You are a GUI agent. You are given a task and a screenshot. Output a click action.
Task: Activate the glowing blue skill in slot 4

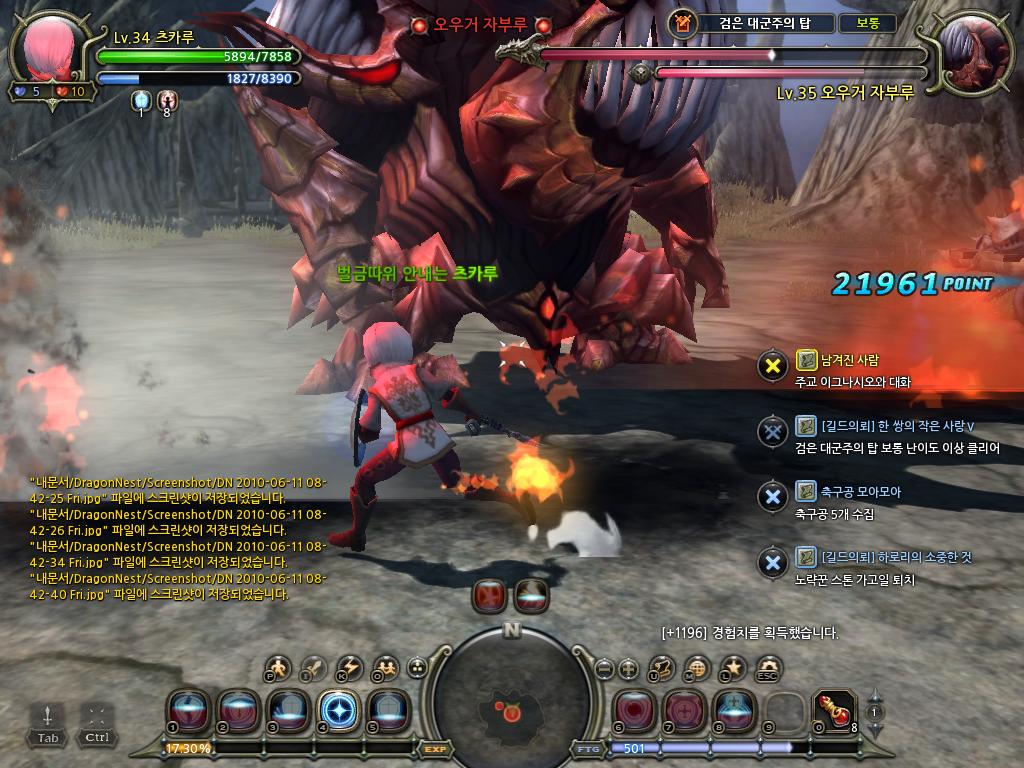pos(337,710)
